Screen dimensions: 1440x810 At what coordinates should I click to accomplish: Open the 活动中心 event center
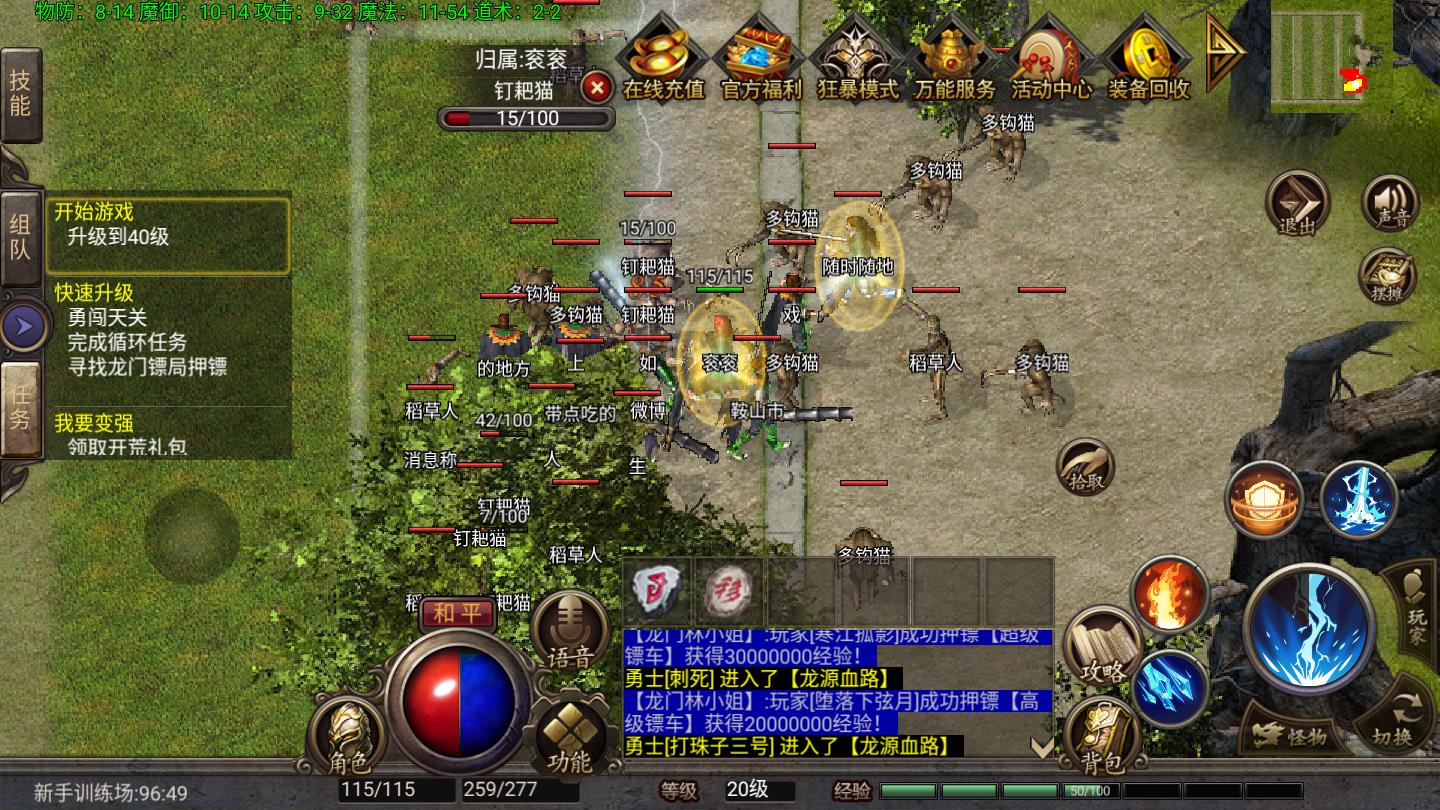click(x=1050, y=62)
